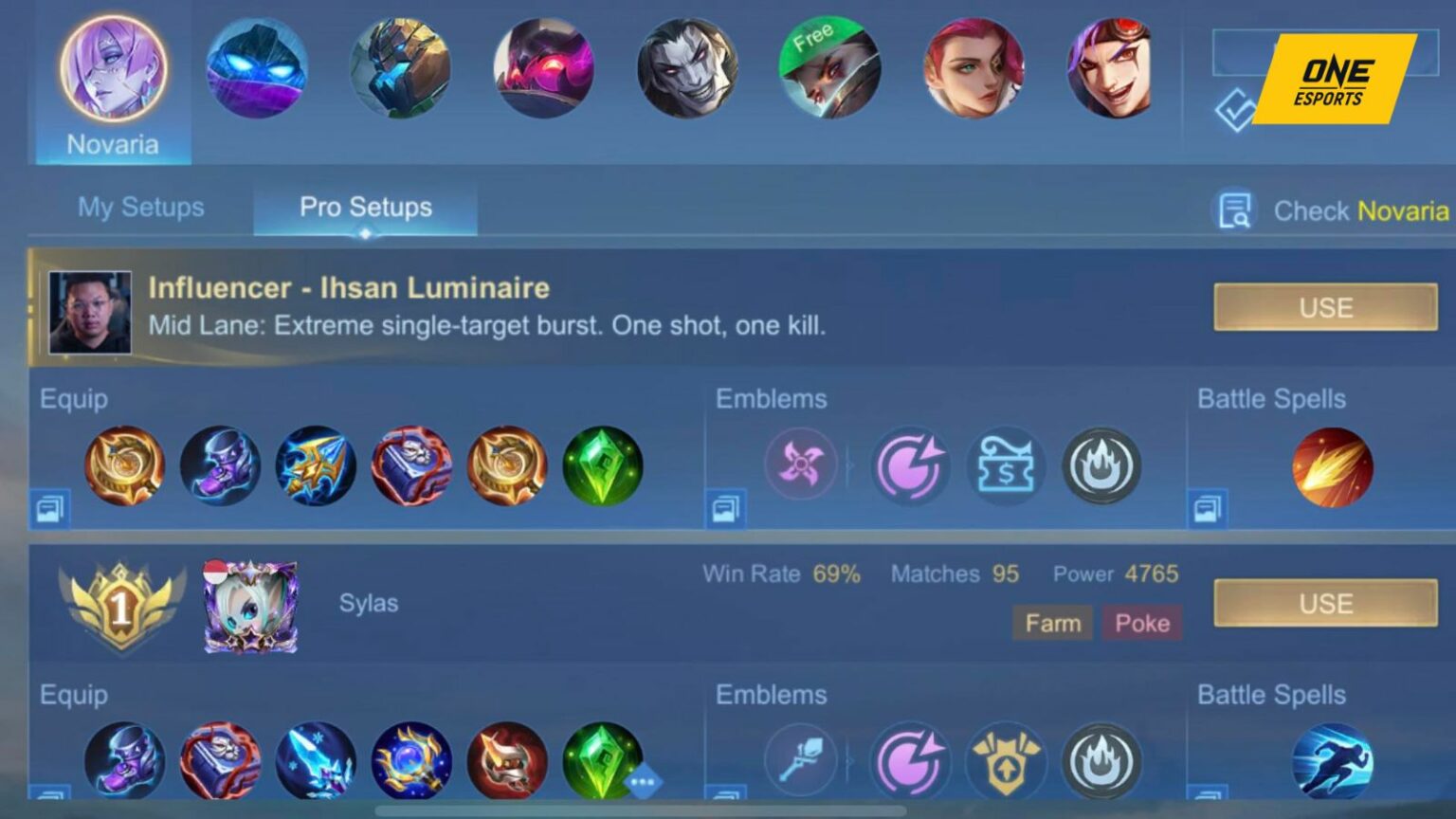Switch to the Pro Setups tab
This screenshot has width=1456, height=819.
(366, 207)
